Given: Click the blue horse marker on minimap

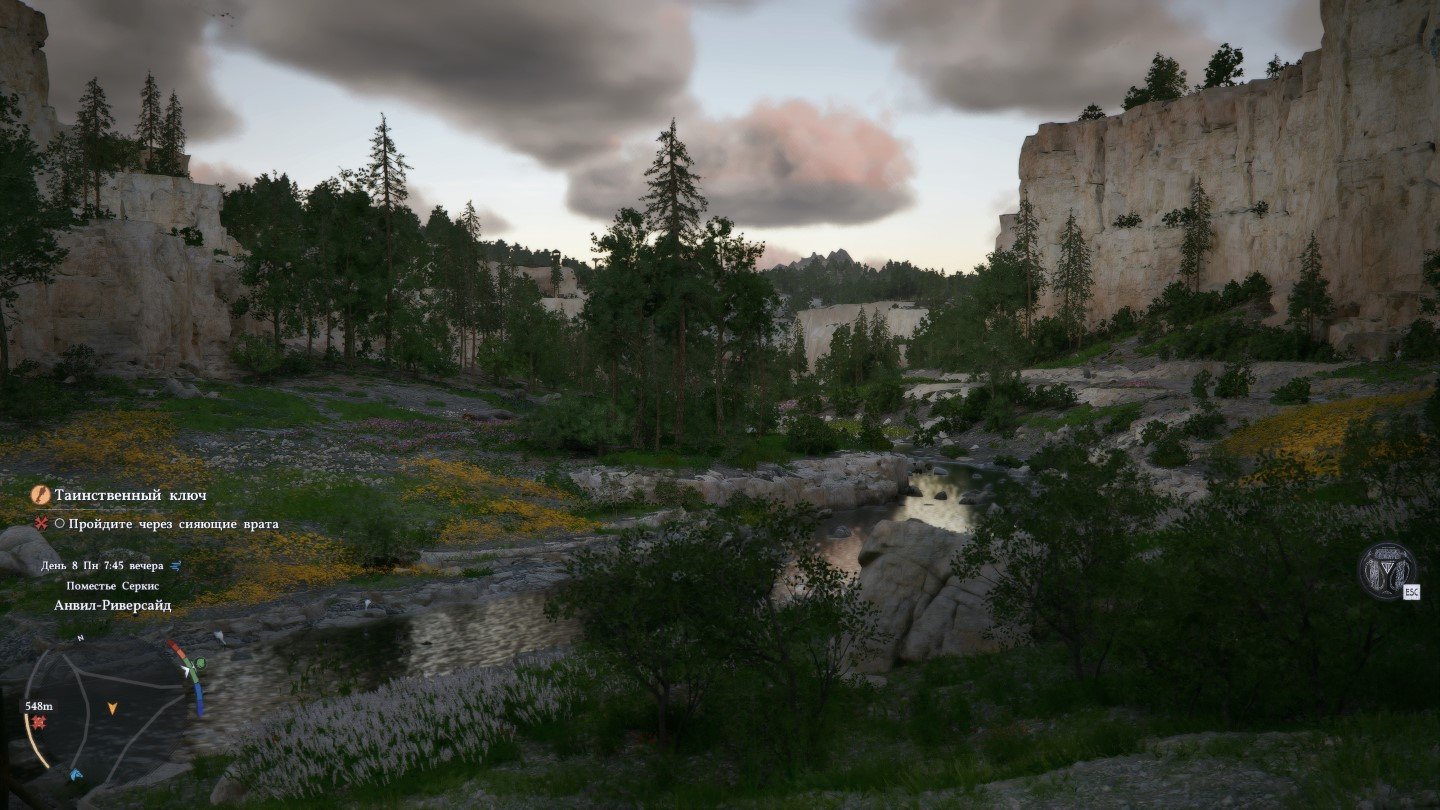Looking at the screenshot, I should pos(76,774).
